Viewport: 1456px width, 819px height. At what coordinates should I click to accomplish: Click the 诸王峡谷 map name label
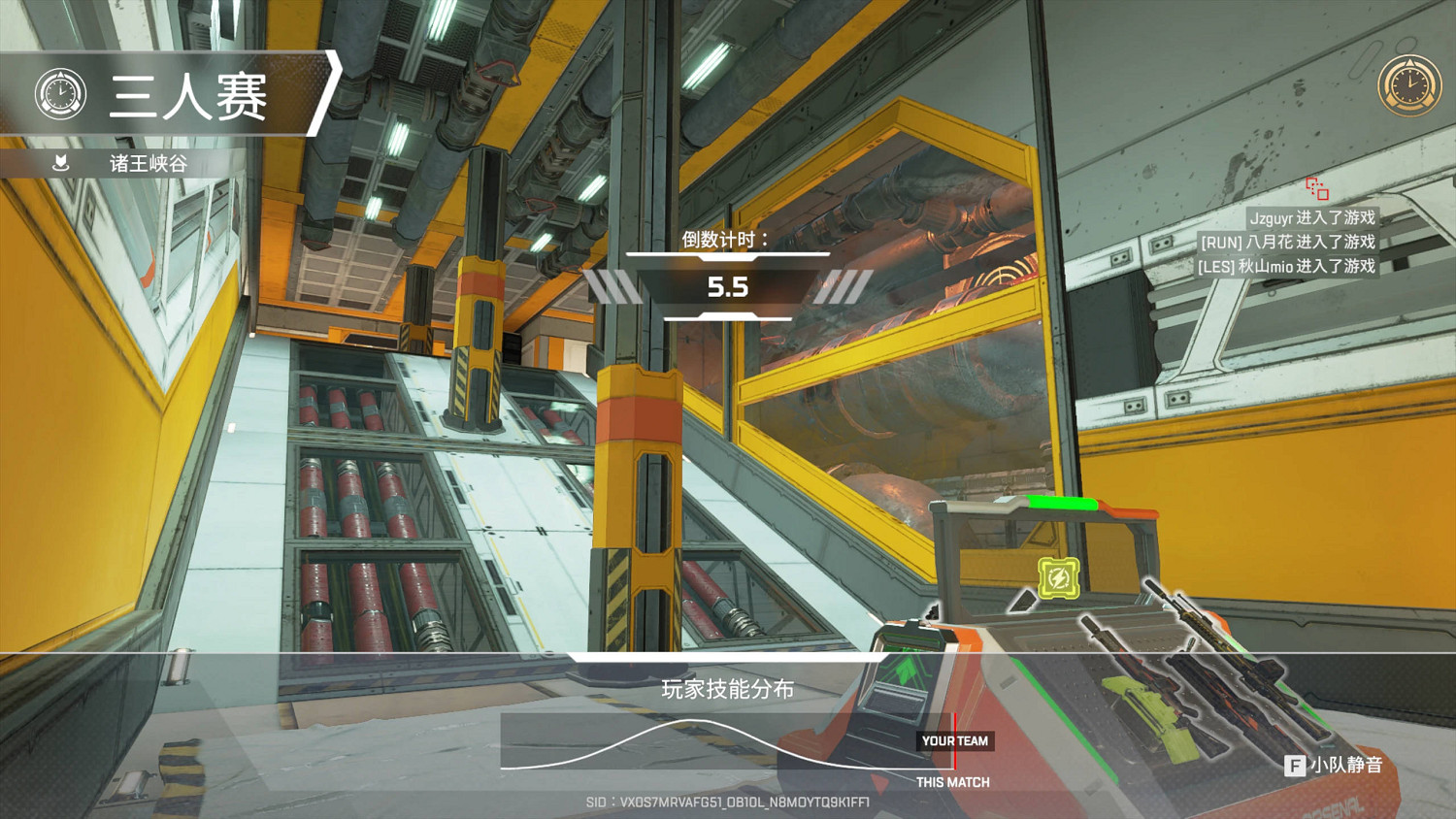[x=148, y=163]
